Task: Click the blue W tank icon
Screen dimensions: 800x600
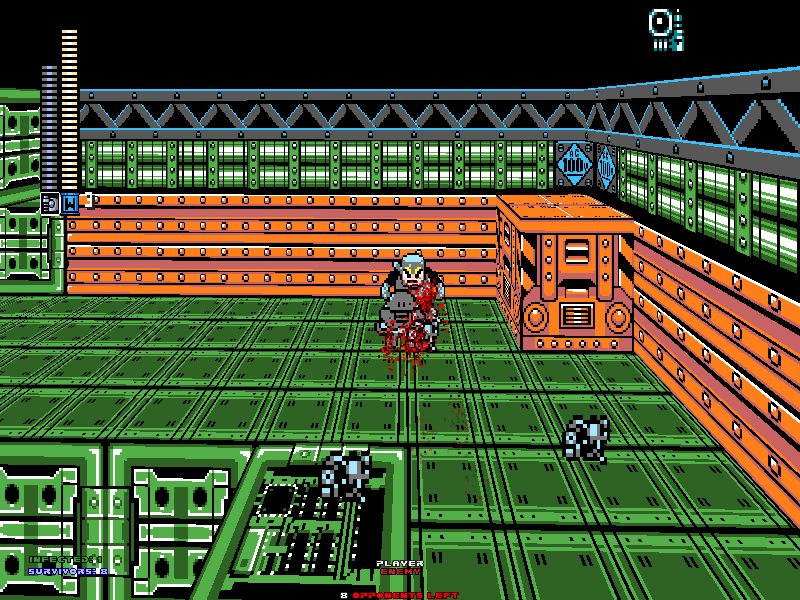Action: tap(70, 203)
